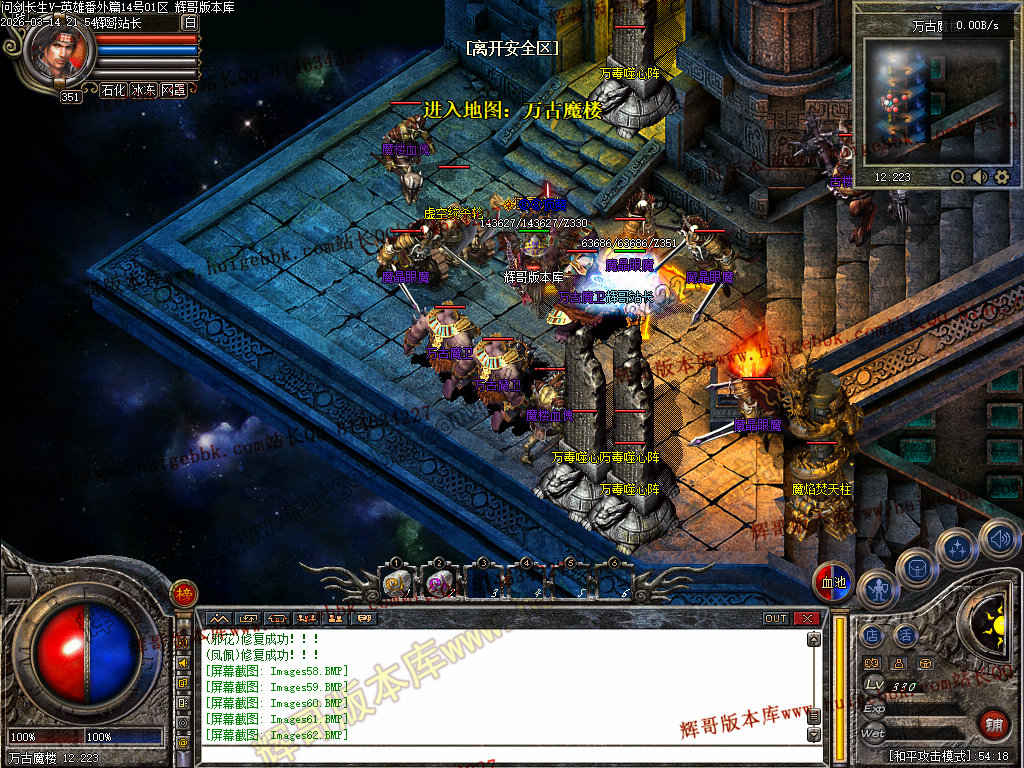Click the player portrait avatar
Image resolution: width=1024 pixels, height=768 pixels.
coord(59,55)
